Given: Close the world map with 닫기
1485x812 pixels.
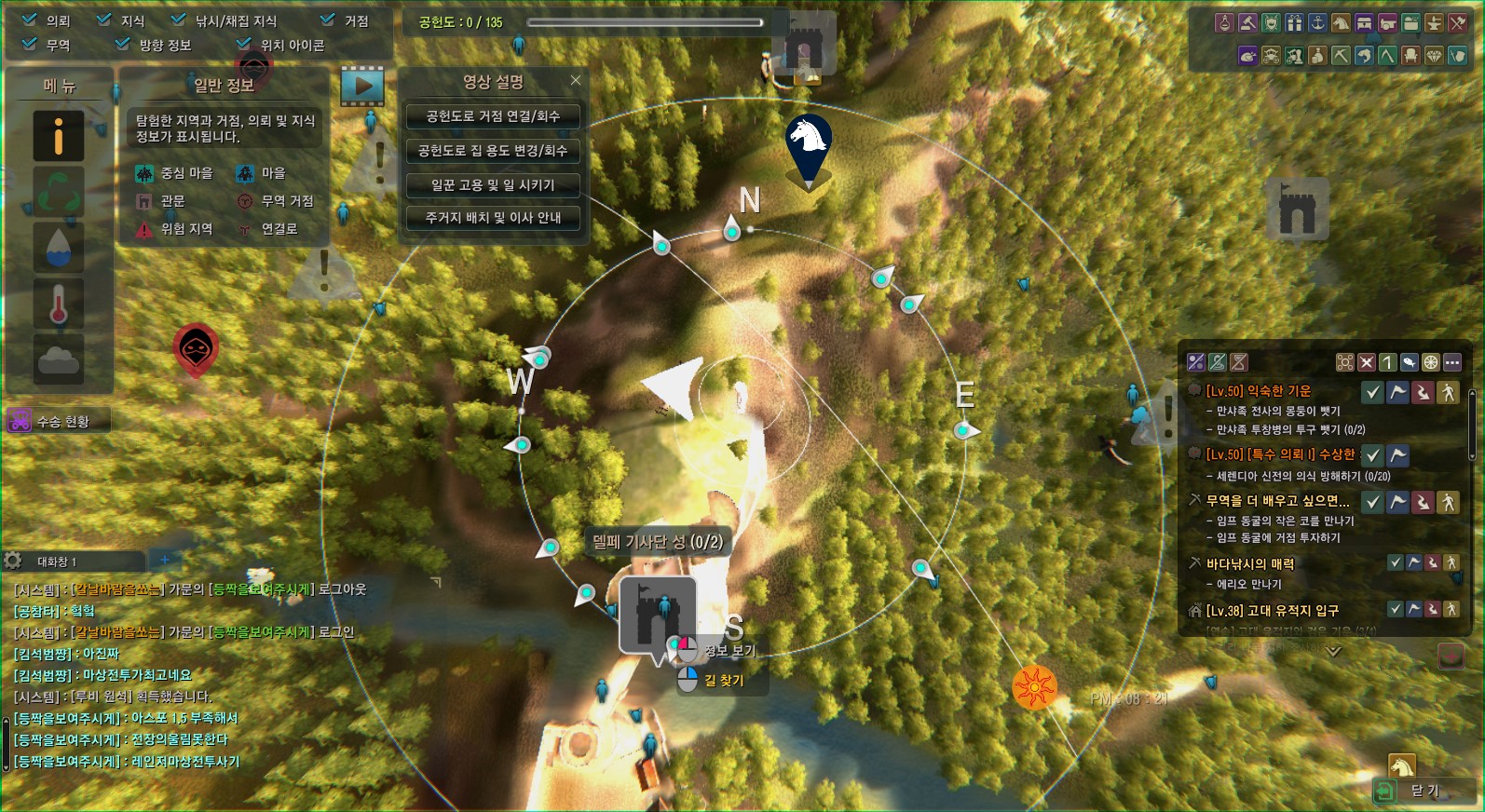Looking at the screenshot, I should [1424, 791].
